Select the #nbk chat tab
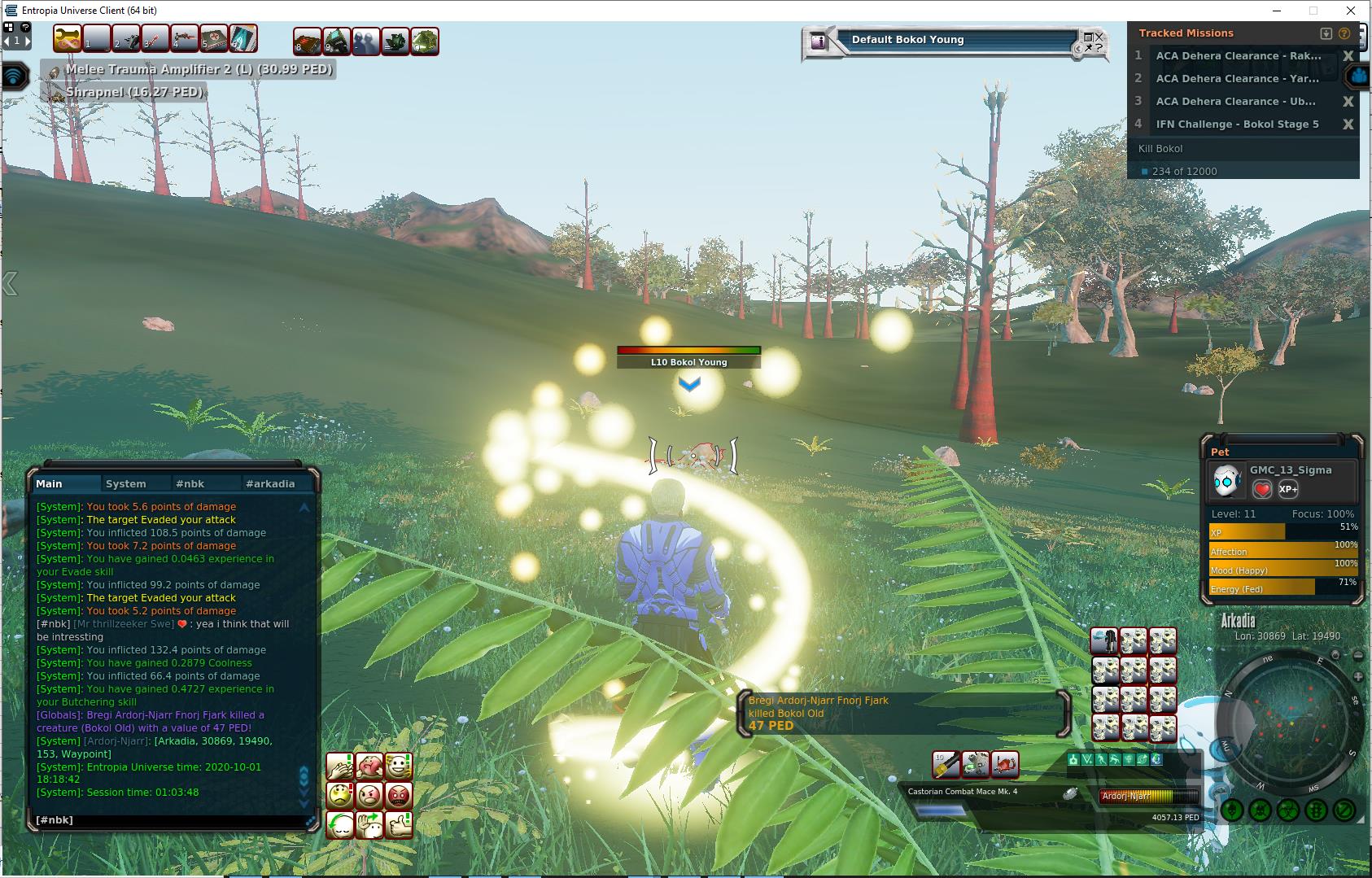Screen dimensions: 1372x878 coord(190,483)
